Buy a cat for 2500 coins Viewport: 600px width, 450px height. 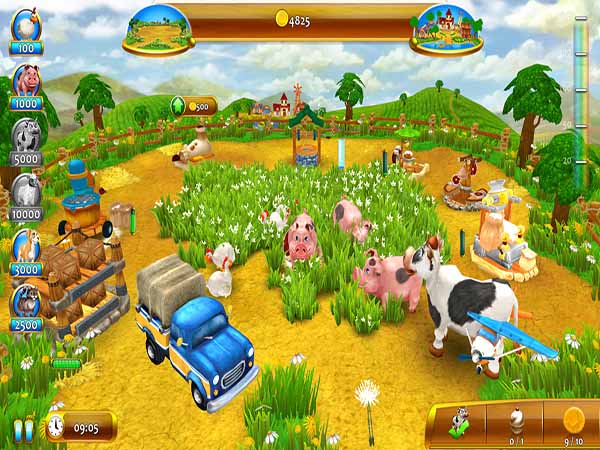26,302
